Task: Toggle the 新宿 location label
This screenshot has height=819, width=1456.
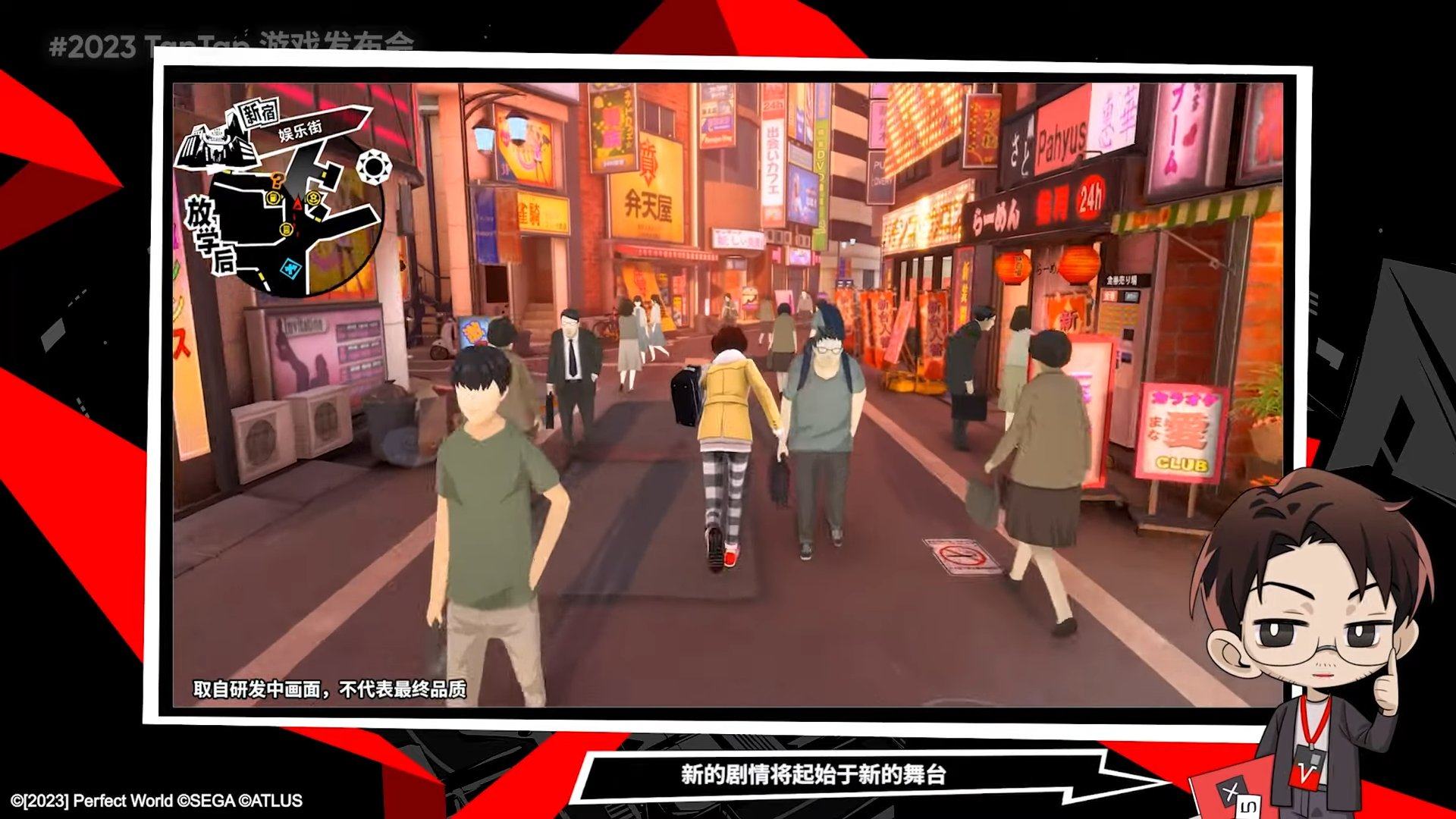Action: tap(259, 112)
